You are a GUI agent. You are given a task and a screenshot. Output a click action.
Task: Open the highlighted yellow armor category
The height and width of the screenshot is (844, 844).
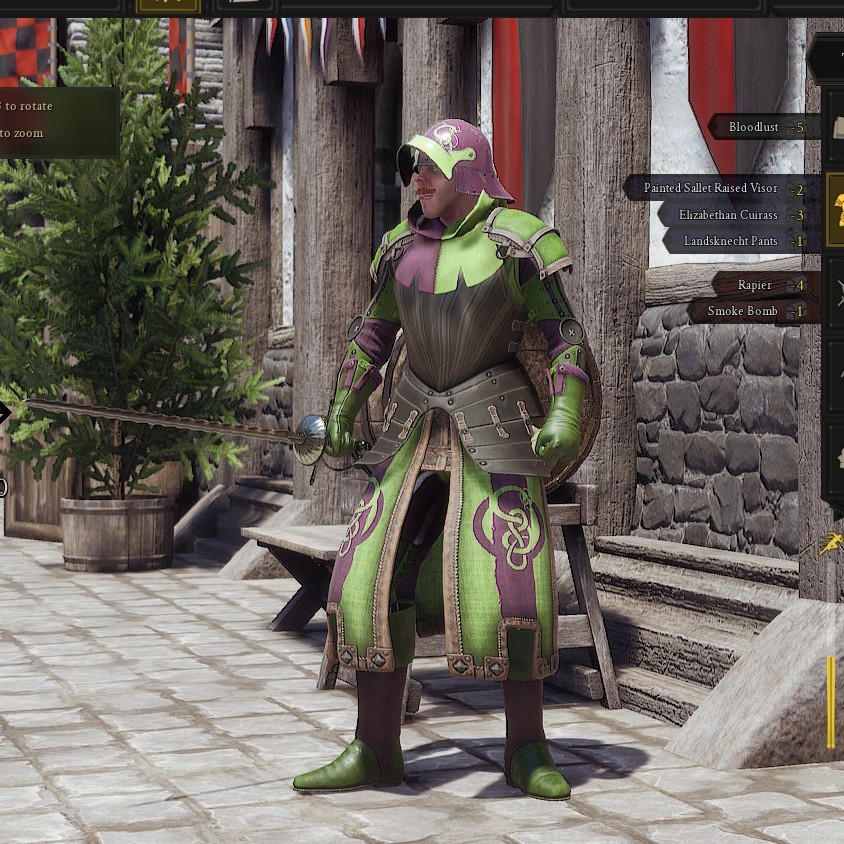[x=835, y=210]
